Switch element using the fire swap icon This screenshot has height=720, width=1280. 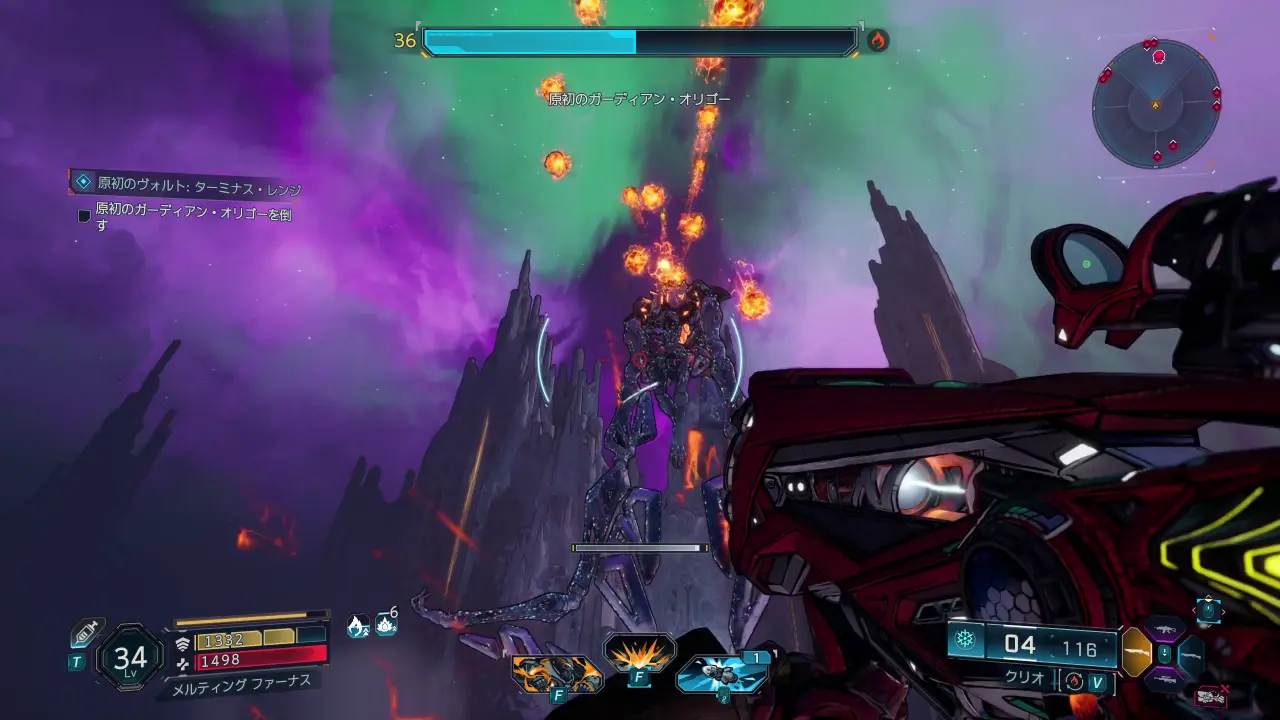click(1075, 680)
